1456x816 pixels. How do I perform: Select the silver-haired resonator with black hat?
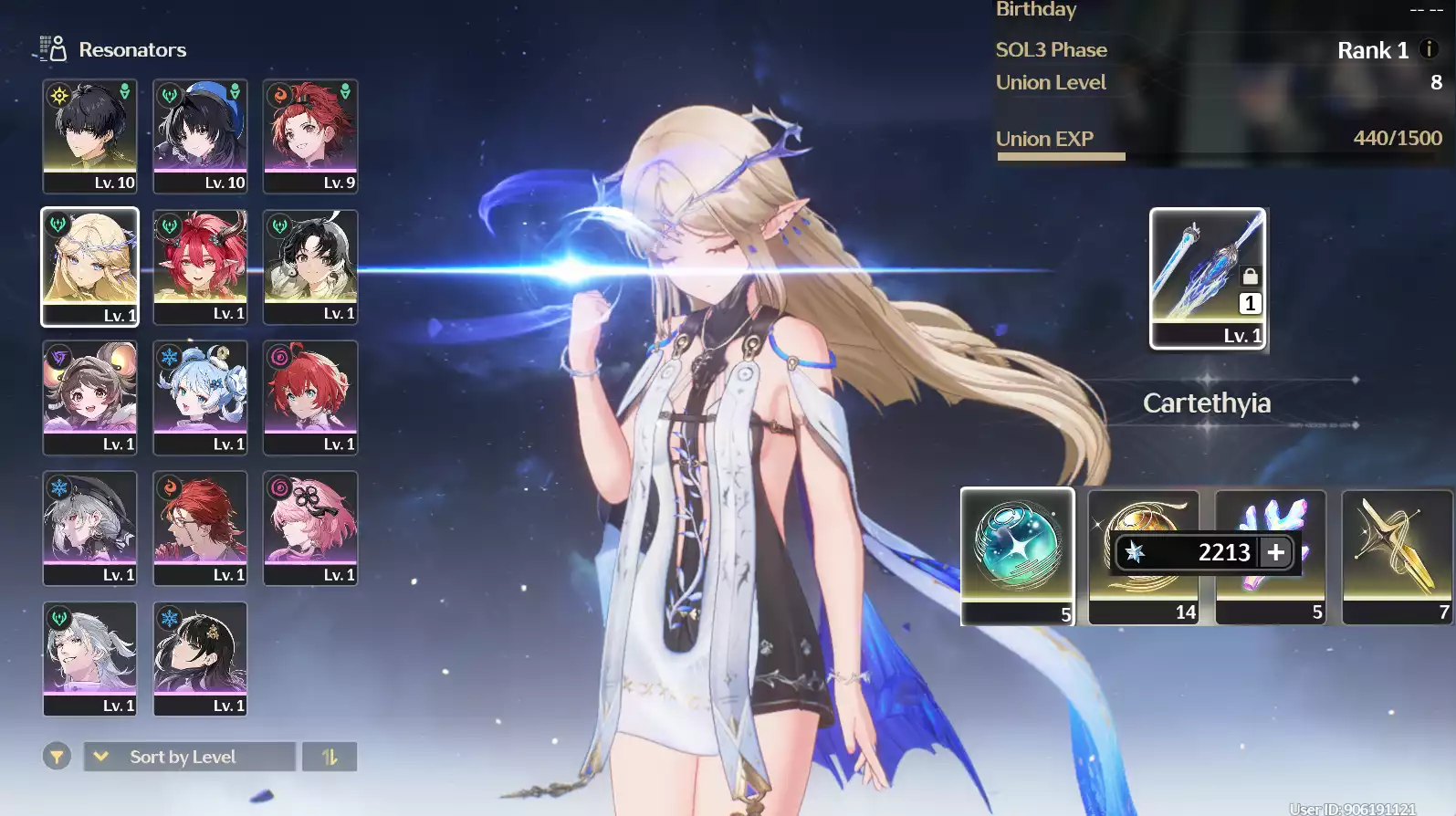pos(89,528)
